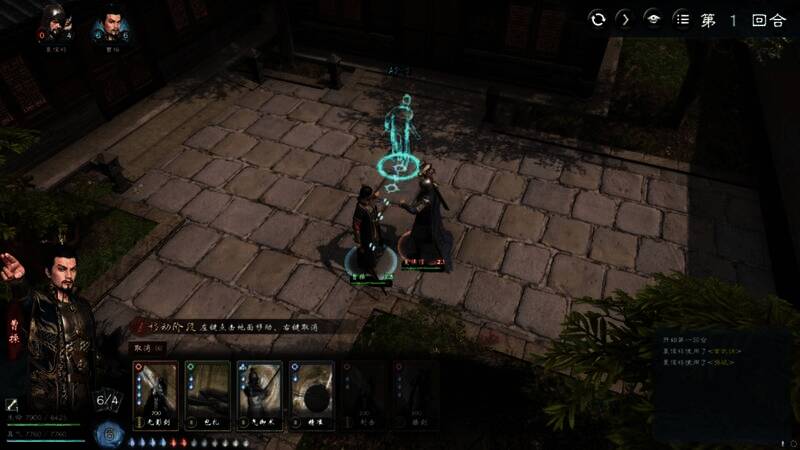Click the small sword icon below portrait

[12, 404]
